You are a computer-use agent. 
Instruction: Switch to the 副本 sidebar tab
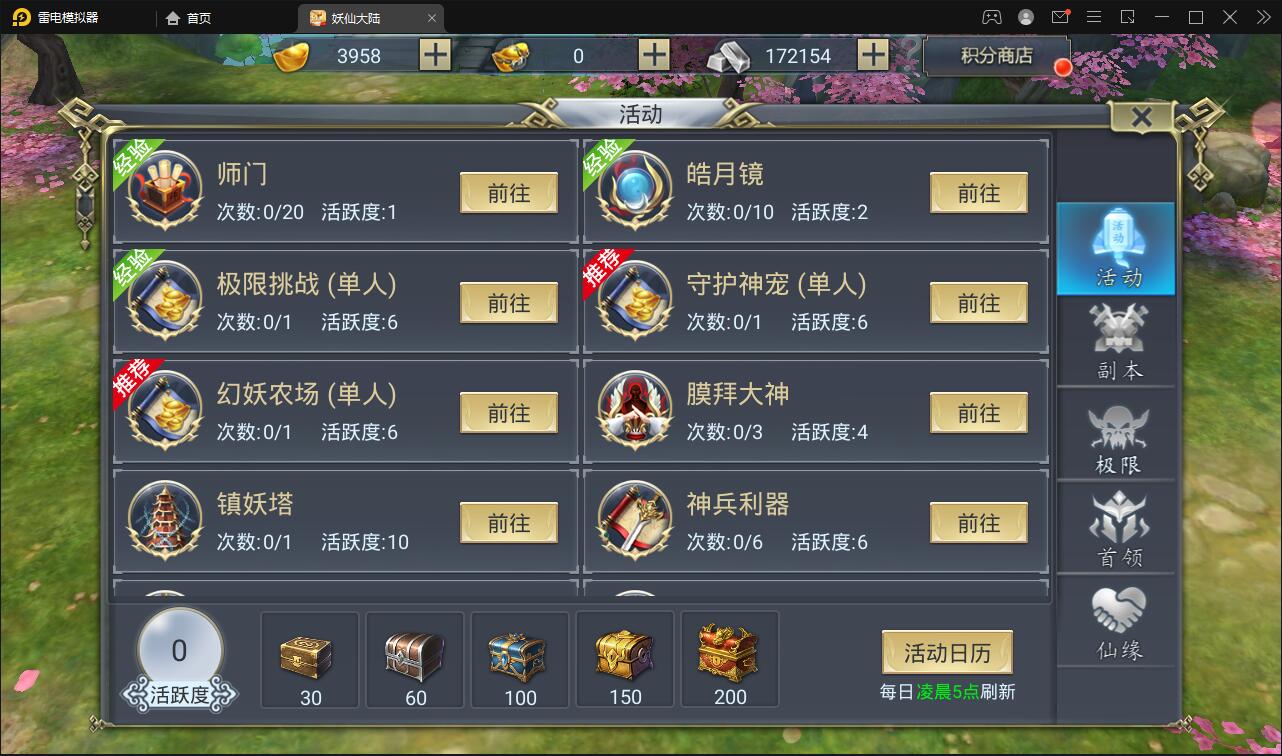point(1116,343)
